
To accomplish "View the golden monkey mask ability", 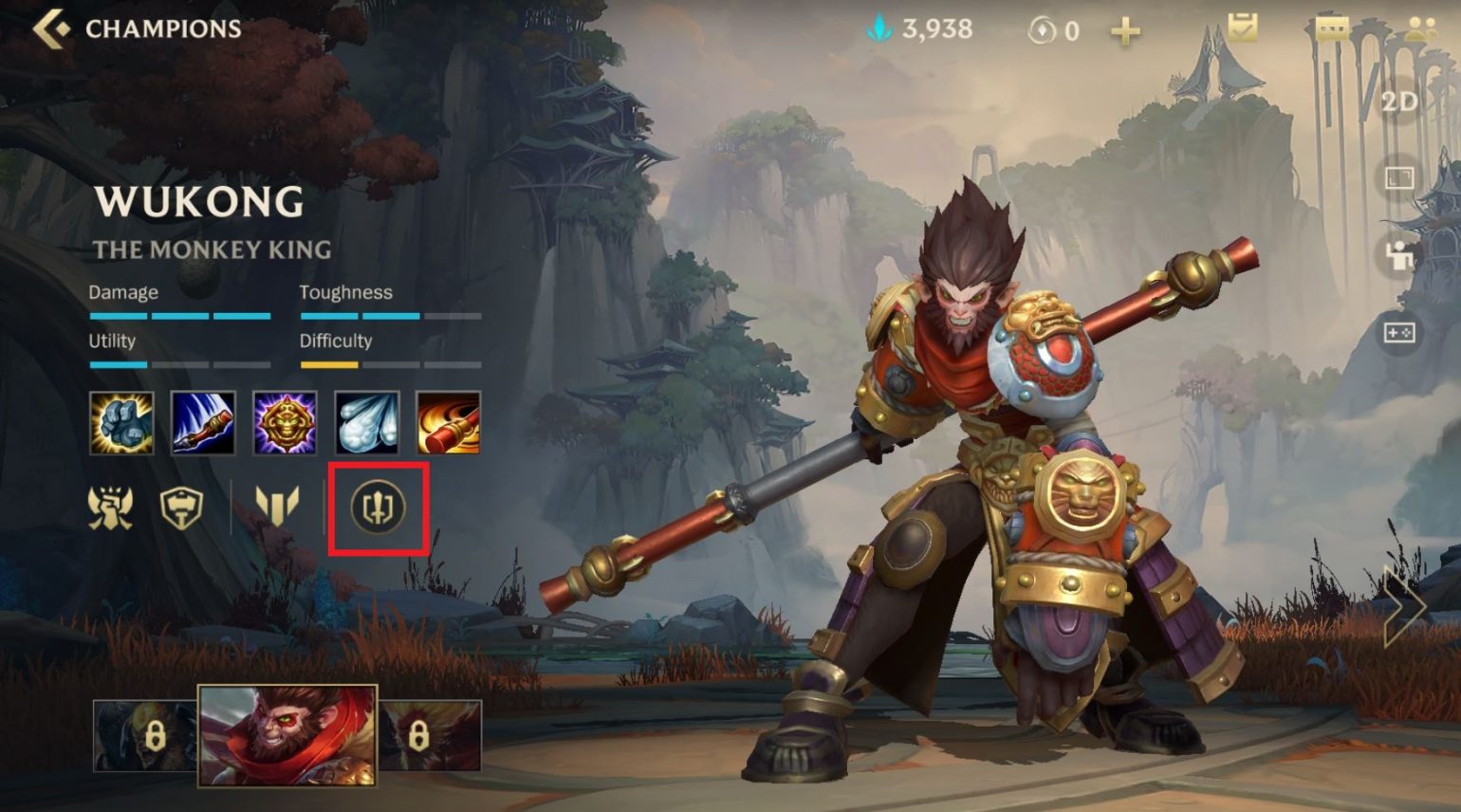I will [x=285, y=422].
